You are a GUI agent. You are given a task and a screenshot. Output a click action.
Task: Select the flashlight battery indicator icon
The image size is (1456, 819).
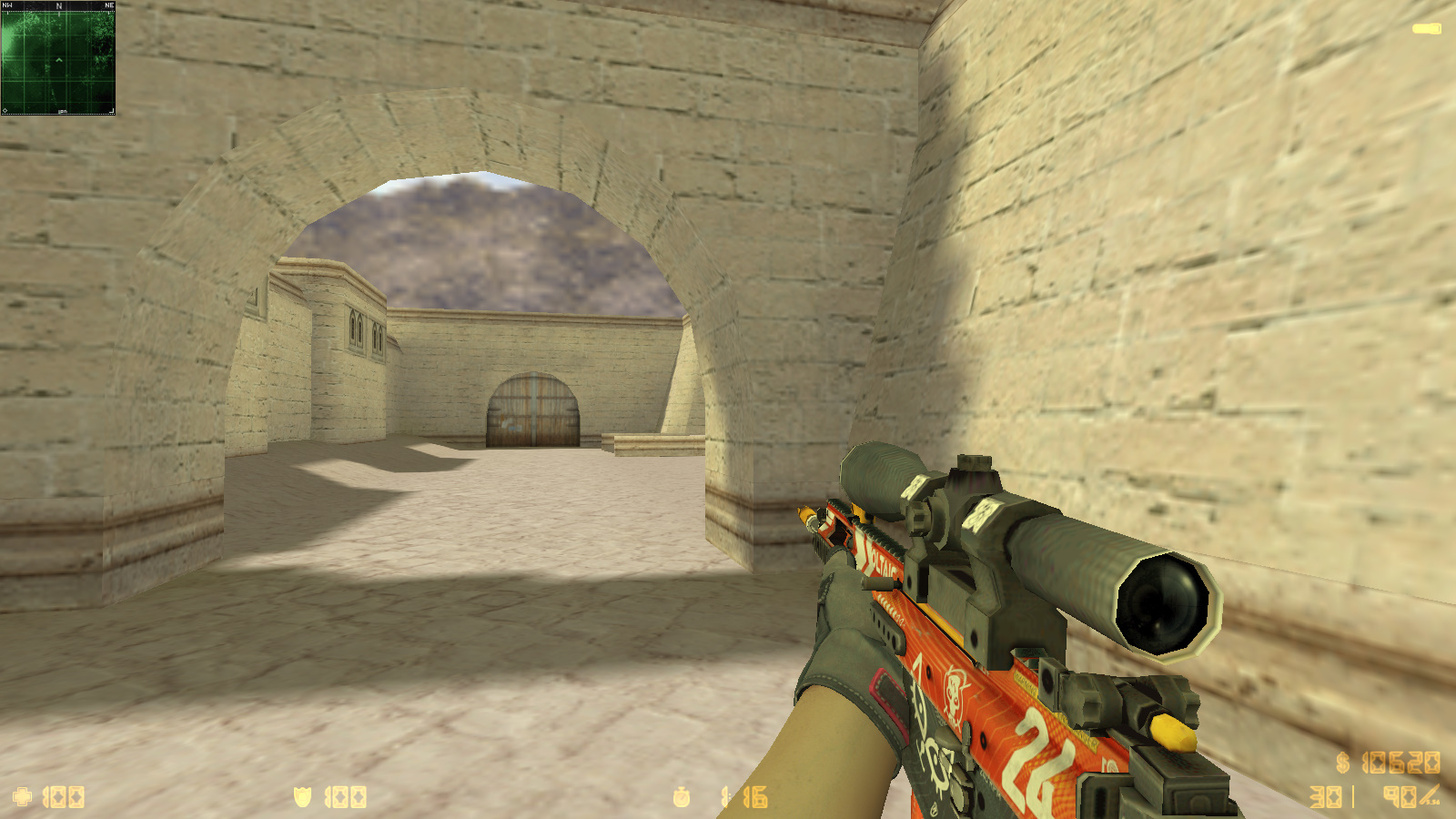[x=1426, y=29]
